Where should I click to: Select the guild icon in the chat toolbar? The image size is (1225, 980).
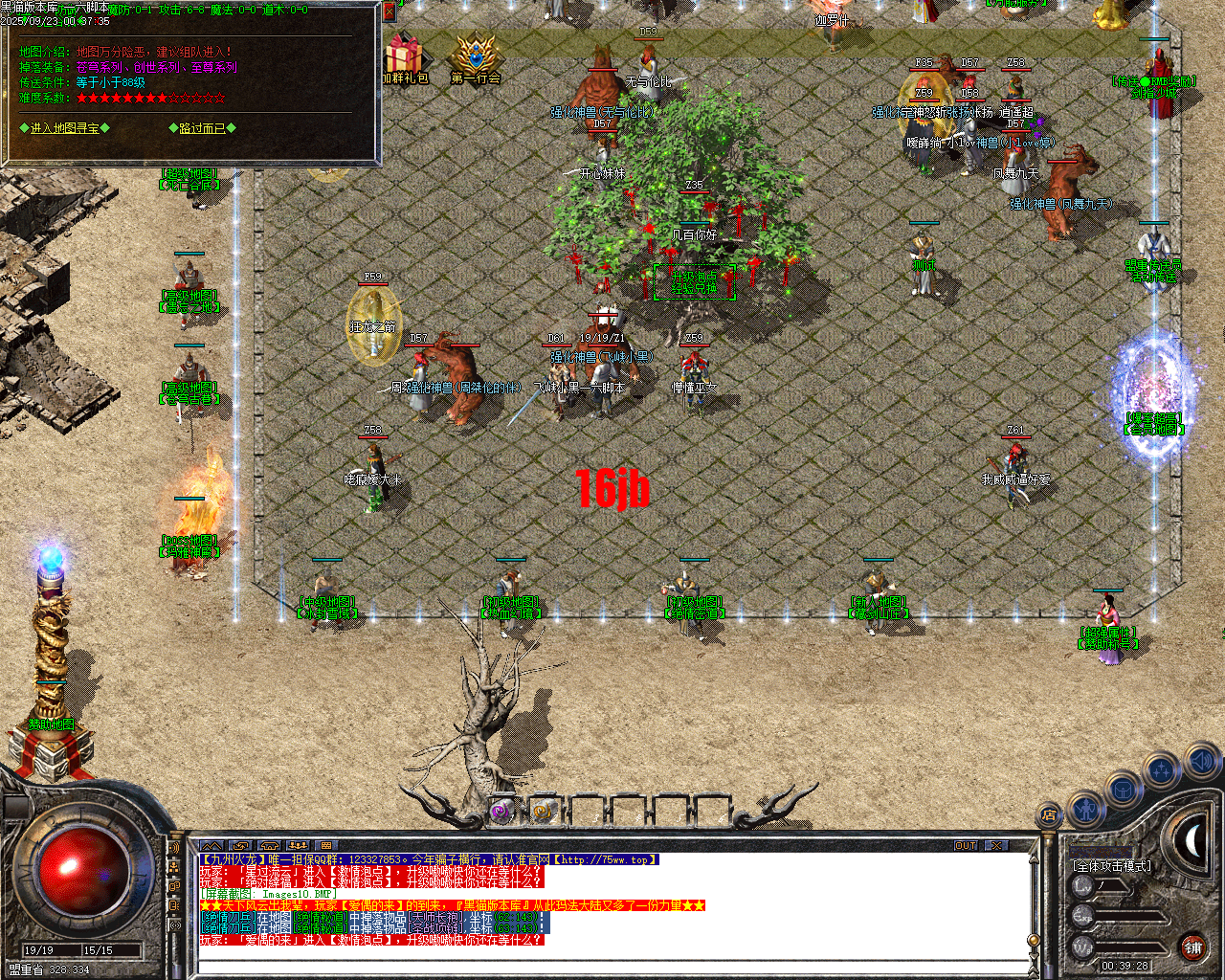(x=300, y=845)
